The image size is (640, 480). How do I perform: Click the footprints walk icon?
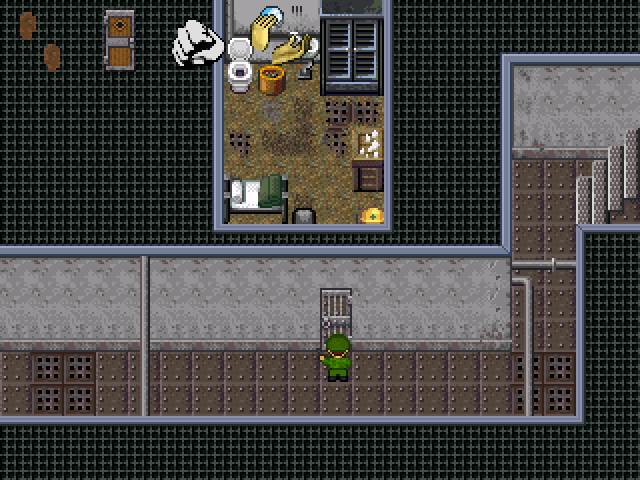pos(39,41)
